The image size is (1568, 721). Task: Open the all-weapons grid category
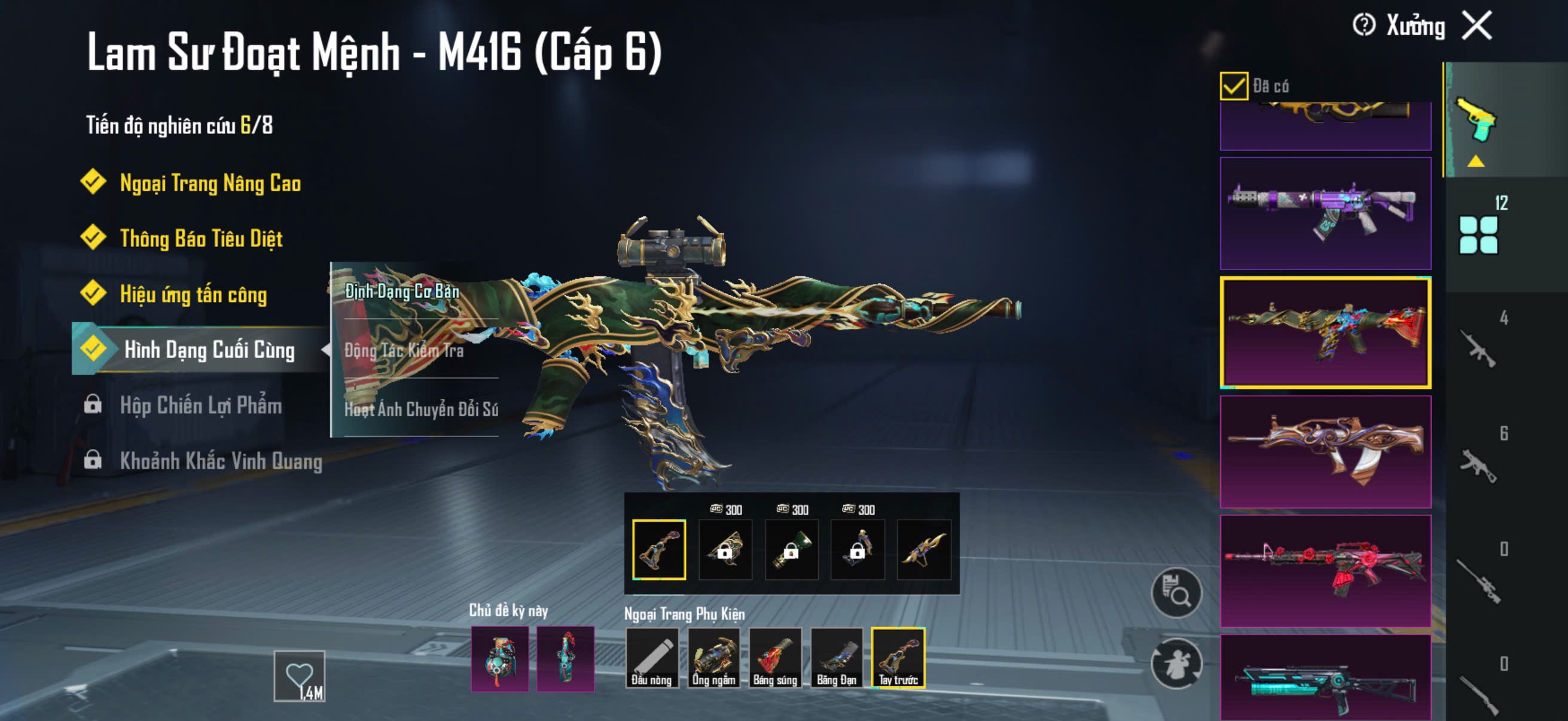(x=1478, y=234)
